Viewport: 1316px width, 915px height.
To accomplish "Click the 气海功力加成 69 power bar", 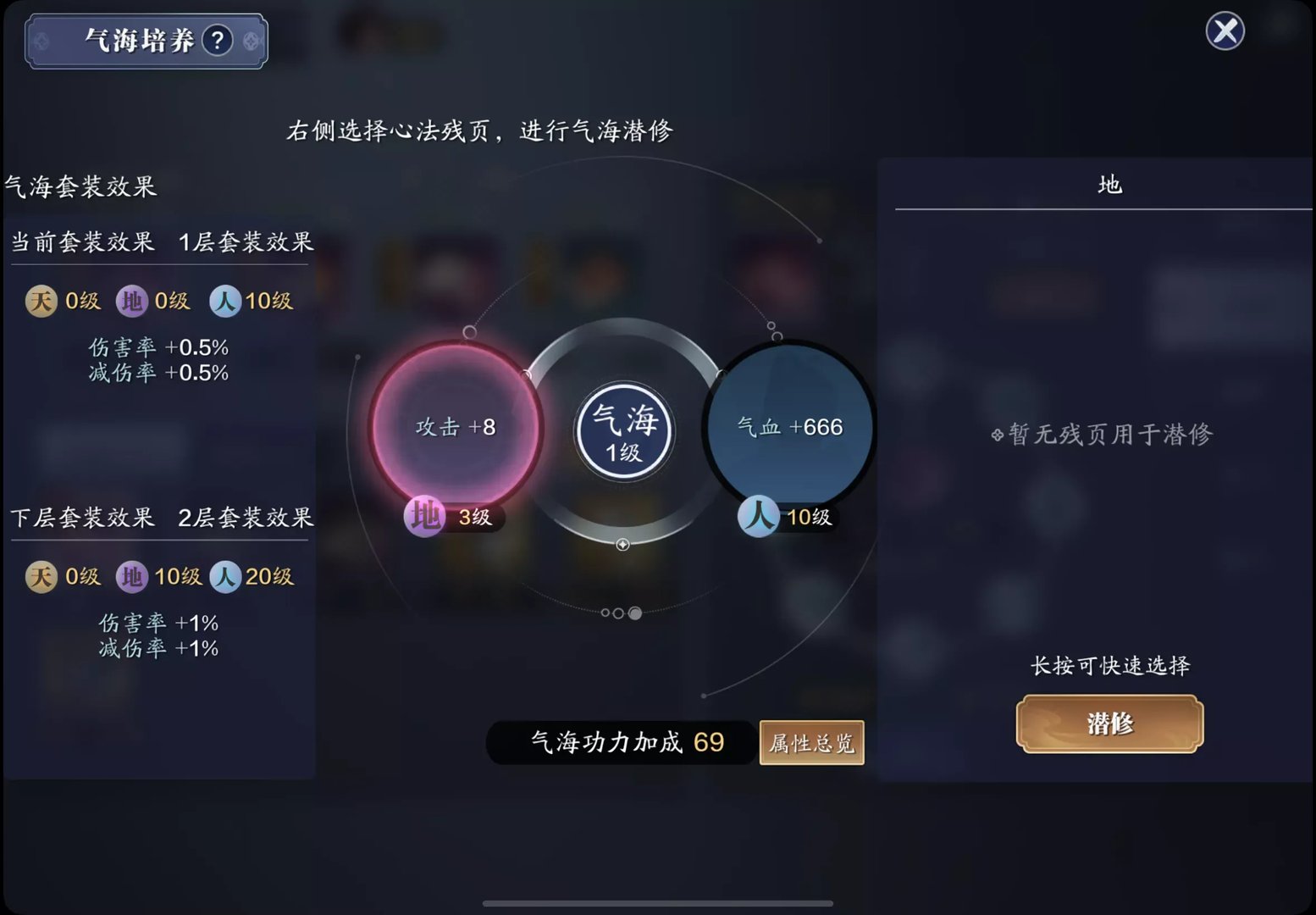I will [622, 742].
